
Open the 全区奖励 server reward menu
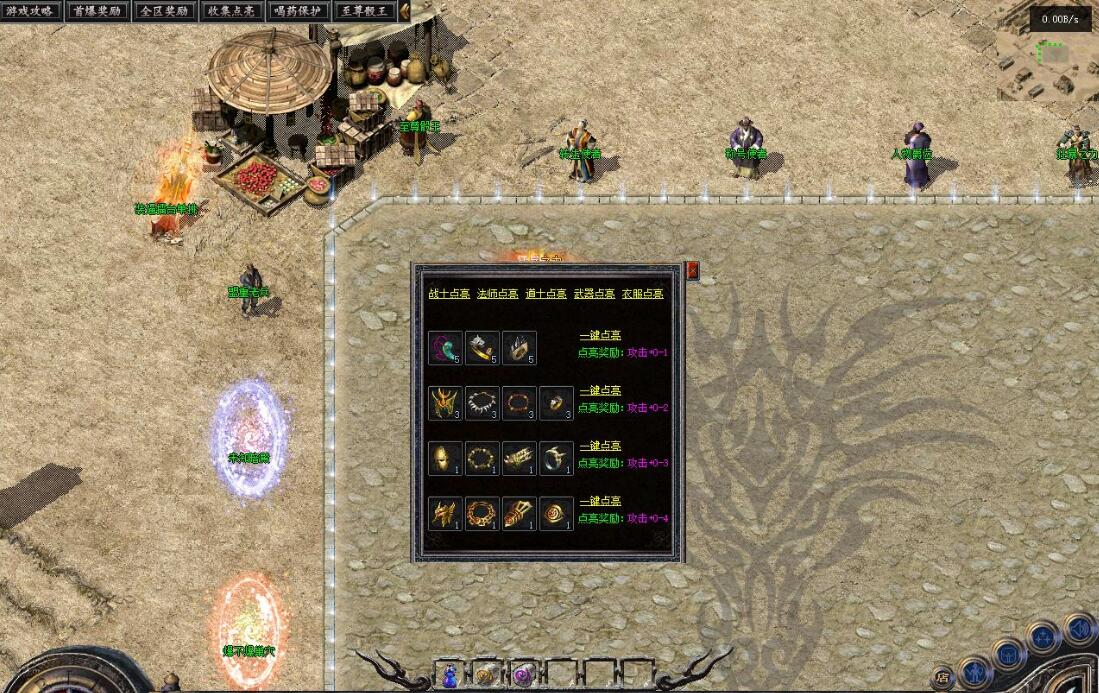click(163, 11)
